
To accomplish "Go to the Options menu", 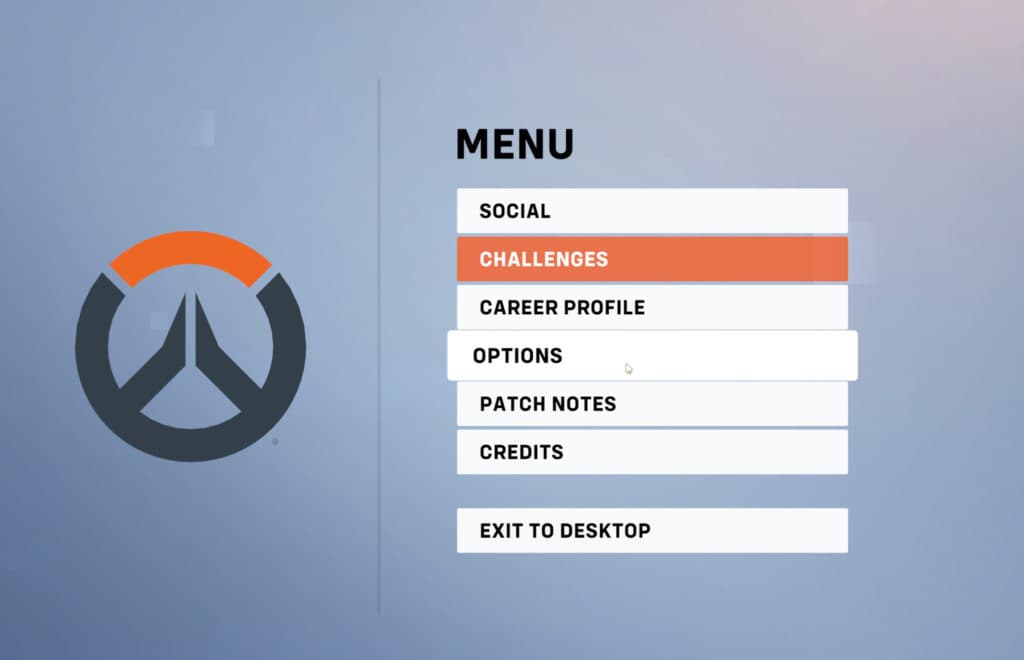I will pos(652,356).
